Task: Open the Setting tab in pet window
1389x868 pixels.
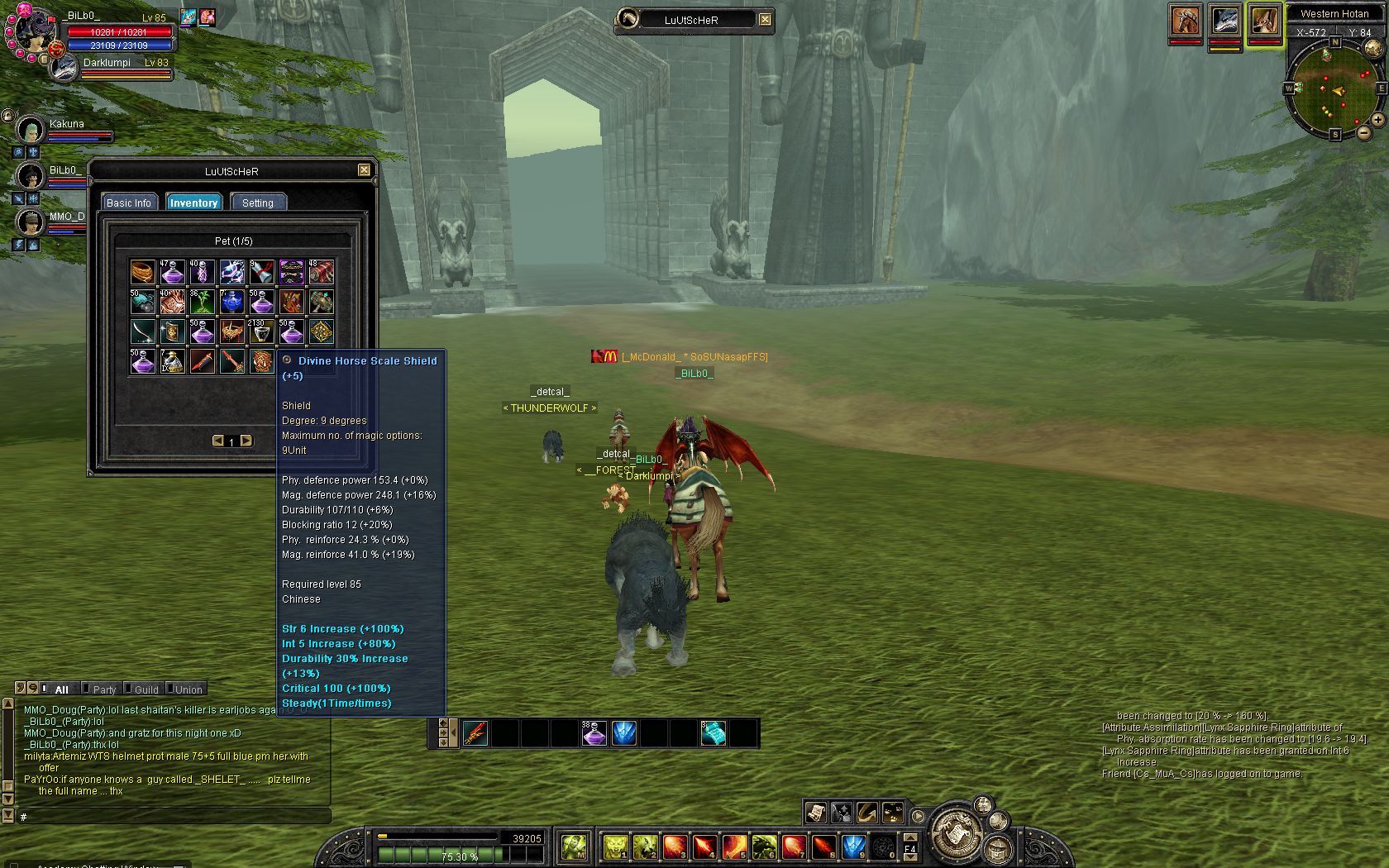Action: click(258, 203)
